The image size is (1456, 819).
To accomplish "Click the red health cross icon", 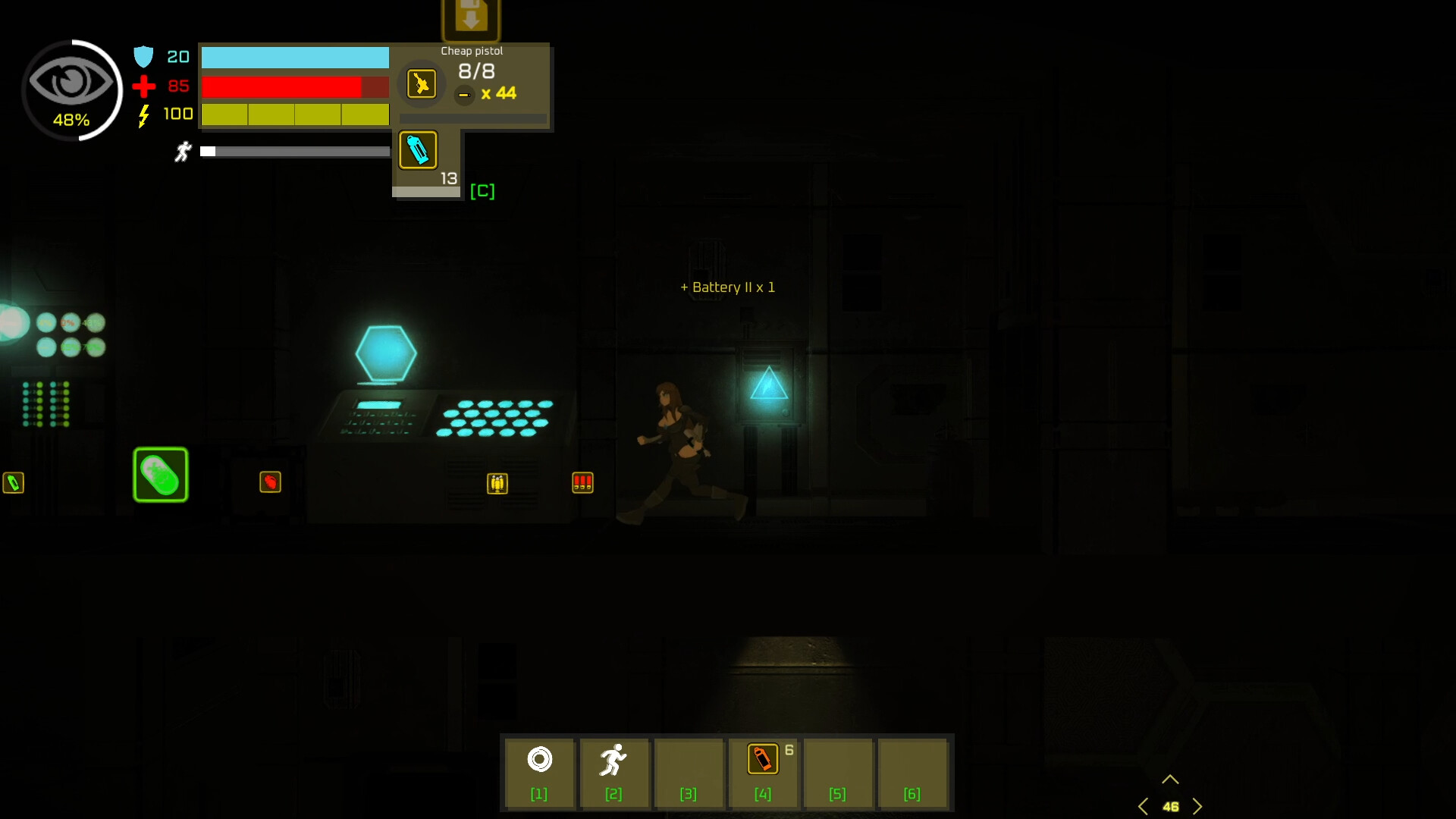I will click(x=143, y=86).
